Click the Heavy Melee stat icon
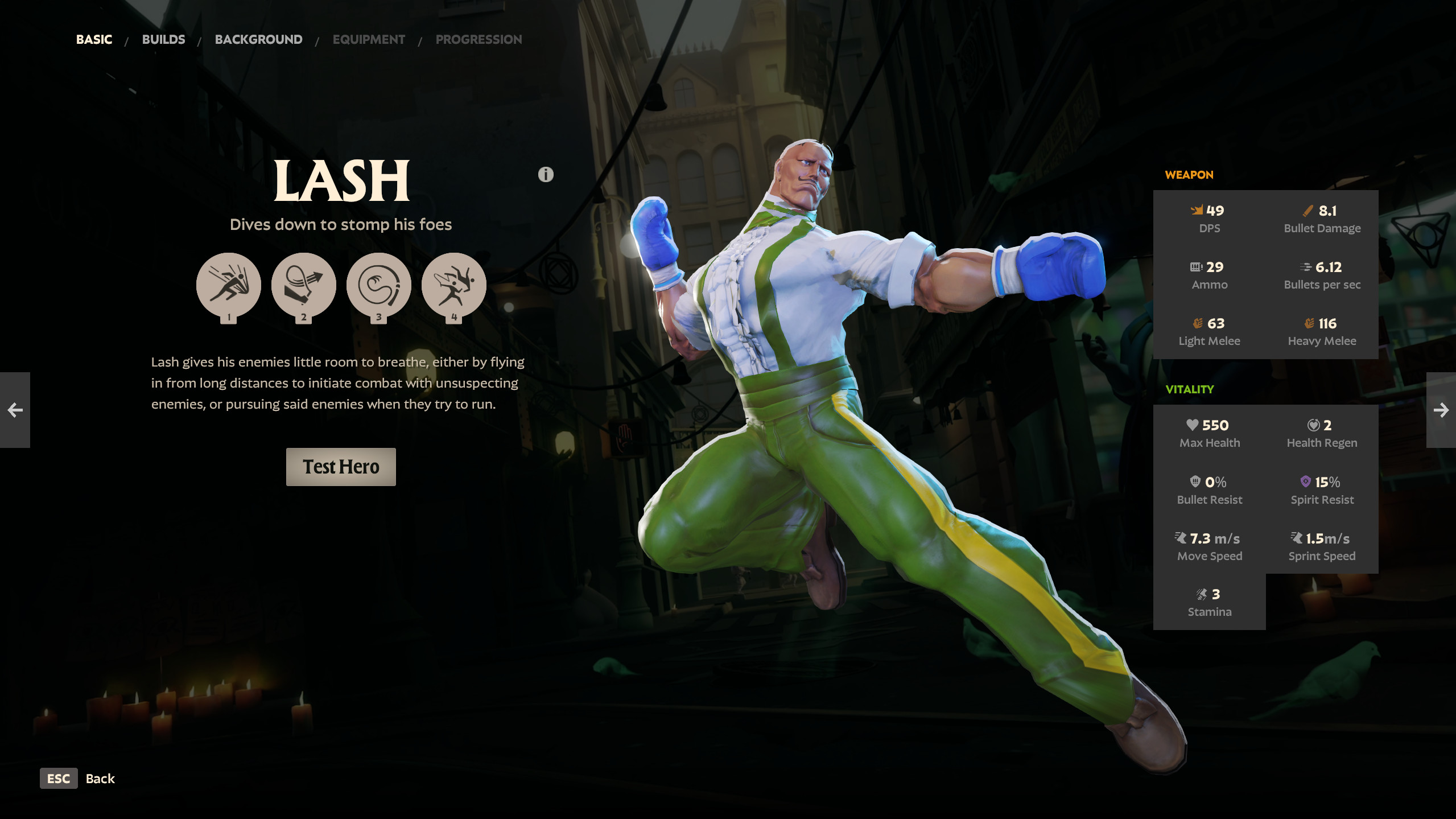The width and height of the screenshot is (1456, 819). [1308, 323]
